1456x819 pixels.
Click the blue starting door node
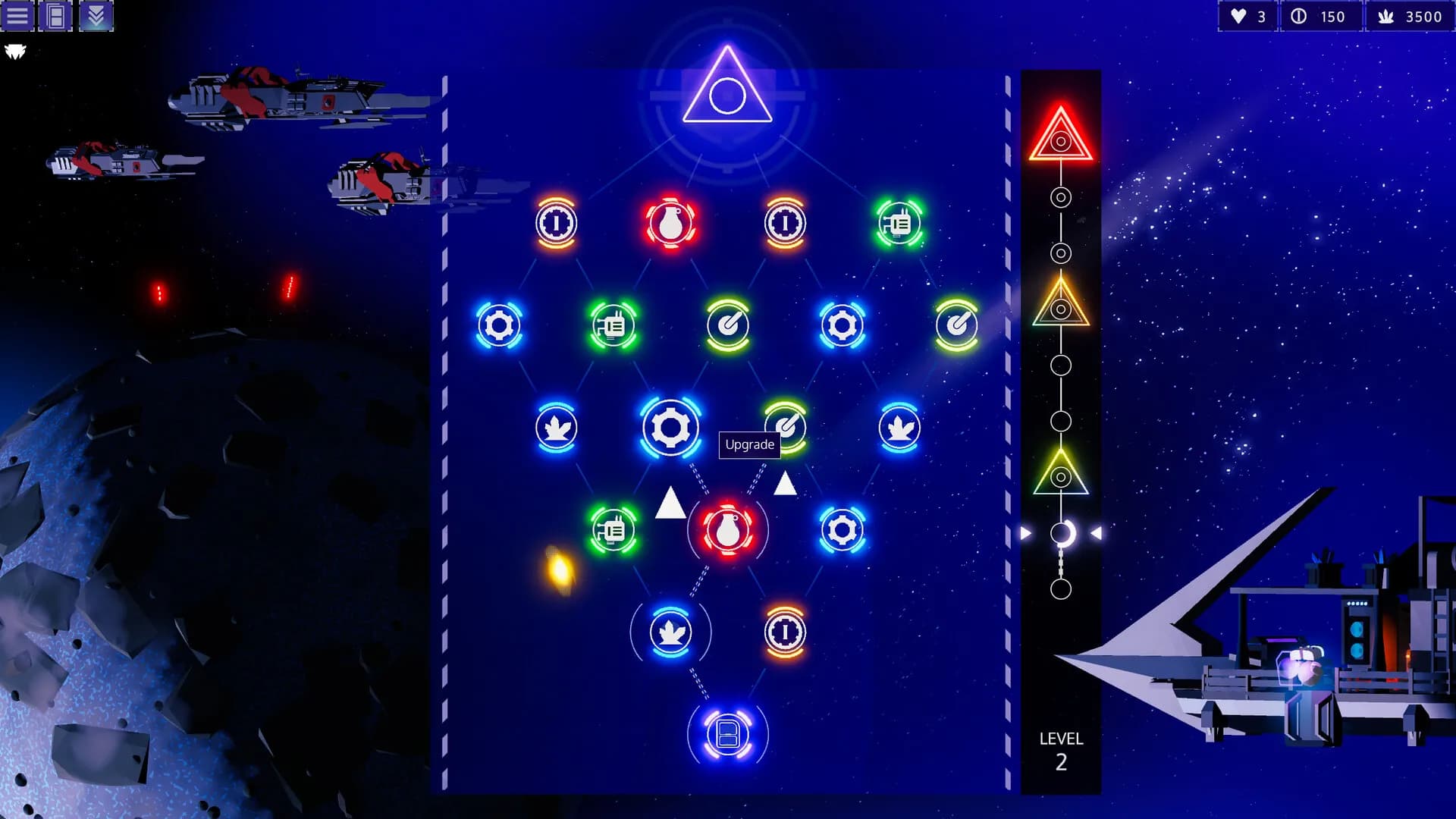[727, 734]
